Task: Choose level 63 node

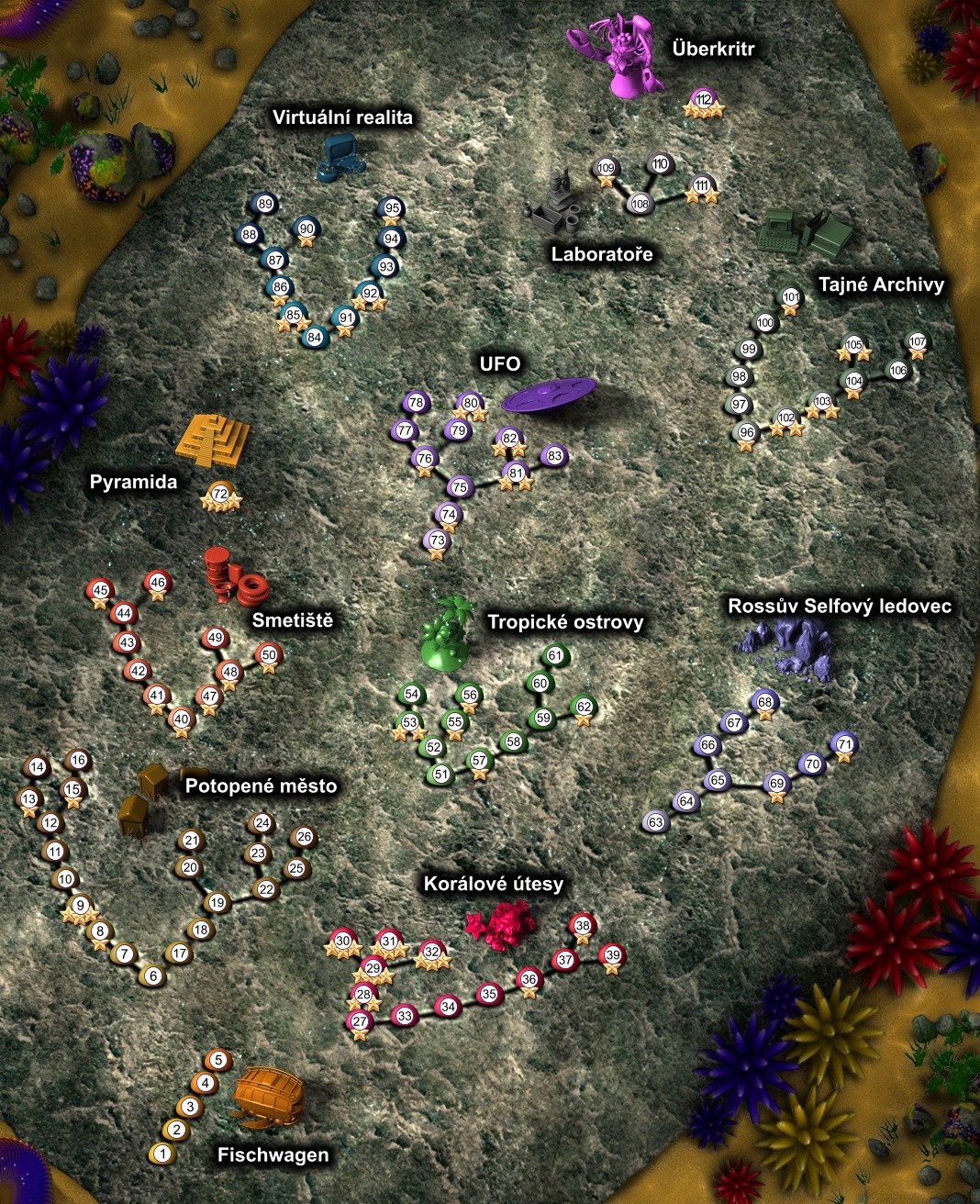Action: [655, 822]
